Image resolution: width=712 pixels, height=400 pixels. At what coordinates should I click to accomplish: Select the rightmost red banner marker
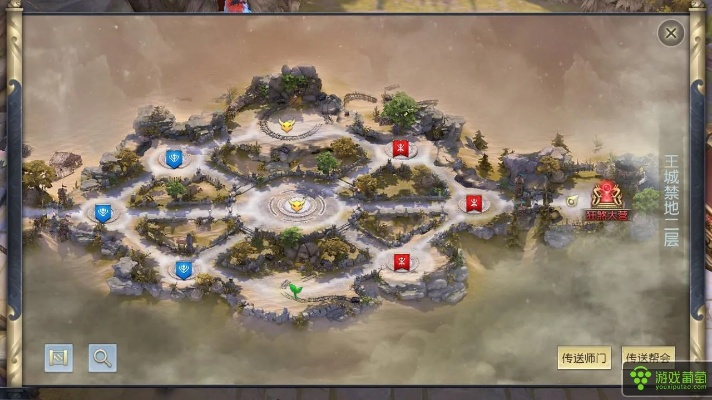(474, 203)
